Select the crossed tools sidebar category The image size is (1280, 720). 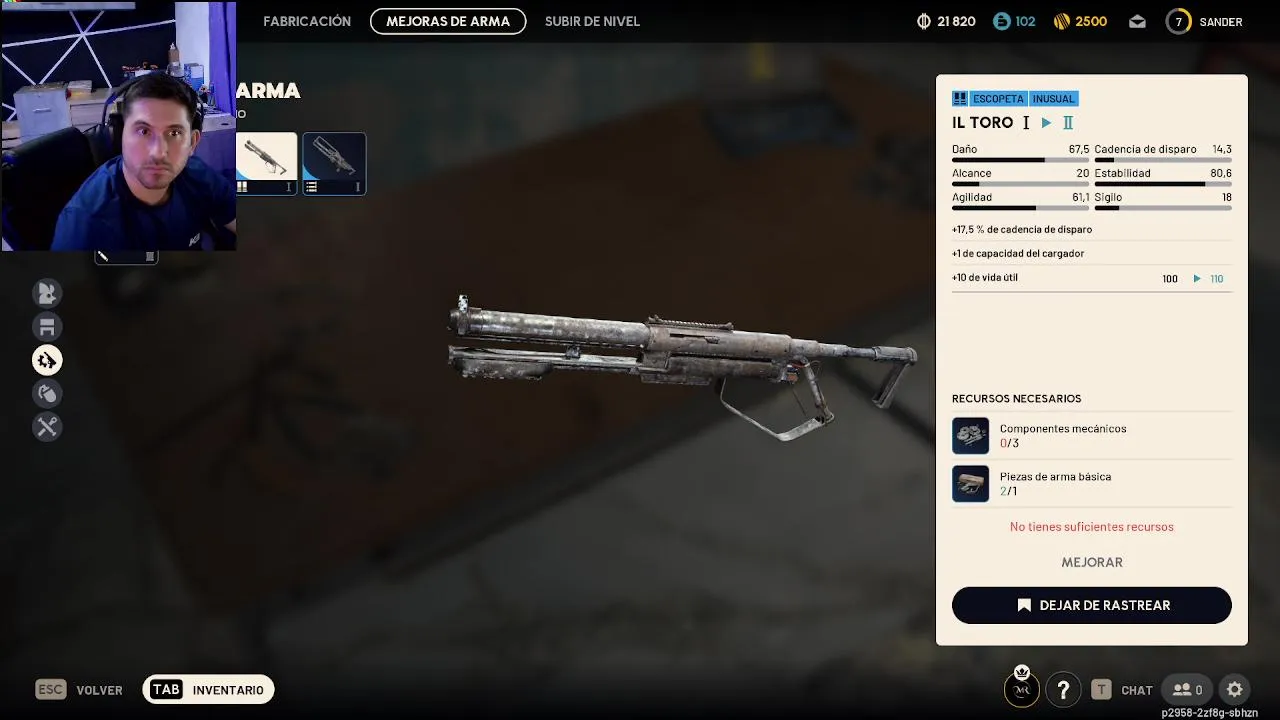(47, 427)
